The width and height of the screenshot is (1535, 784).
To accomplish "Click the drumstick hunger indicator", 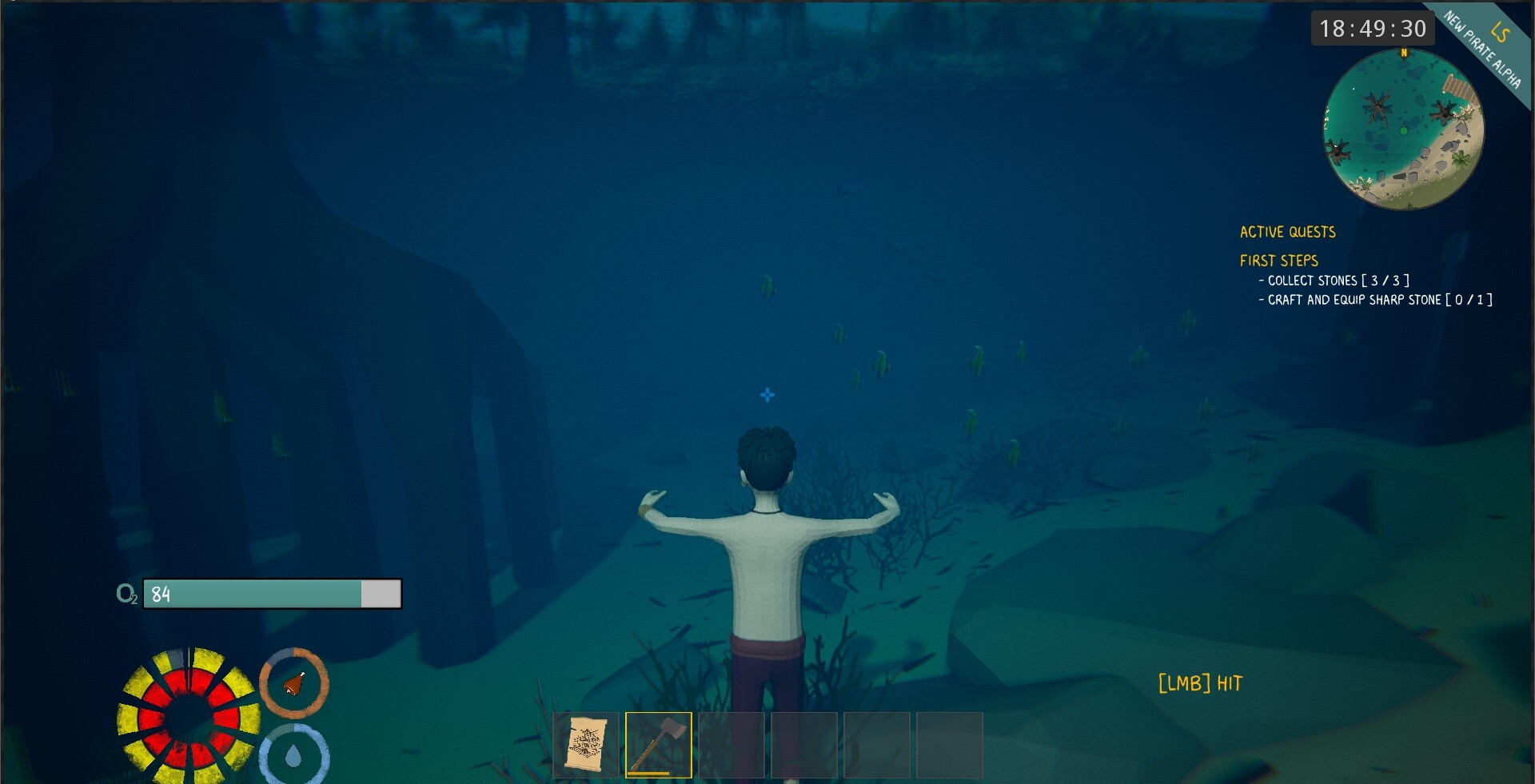I will click(294, 683).
